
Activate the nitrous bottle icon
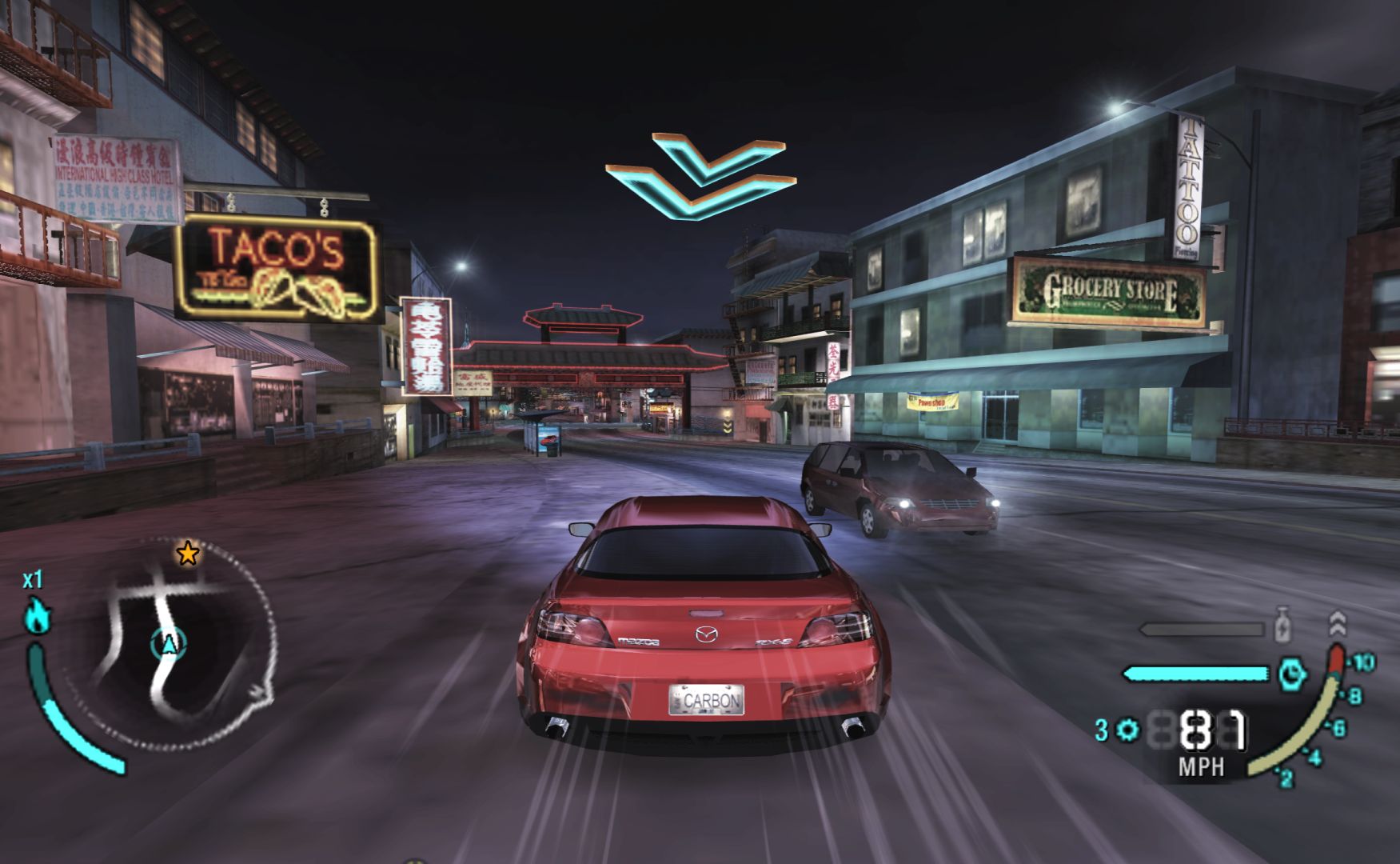point(1283,624)
